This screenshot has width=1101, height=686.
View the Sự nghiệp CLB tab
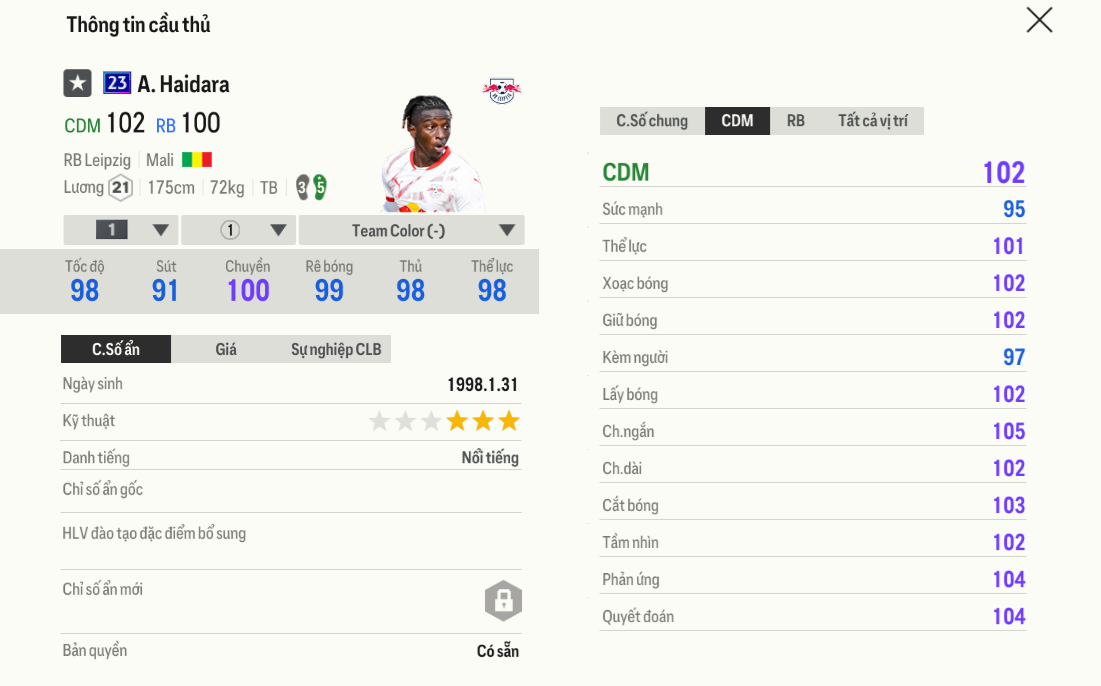coord(336,349)
